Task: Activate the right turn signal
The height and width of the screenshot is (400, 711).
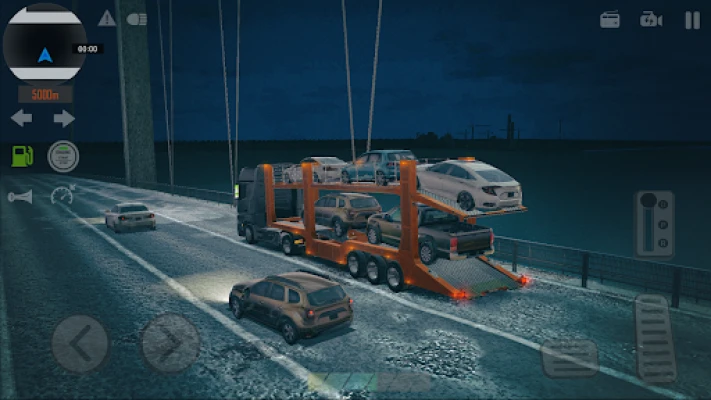Action: coord(64,118)
